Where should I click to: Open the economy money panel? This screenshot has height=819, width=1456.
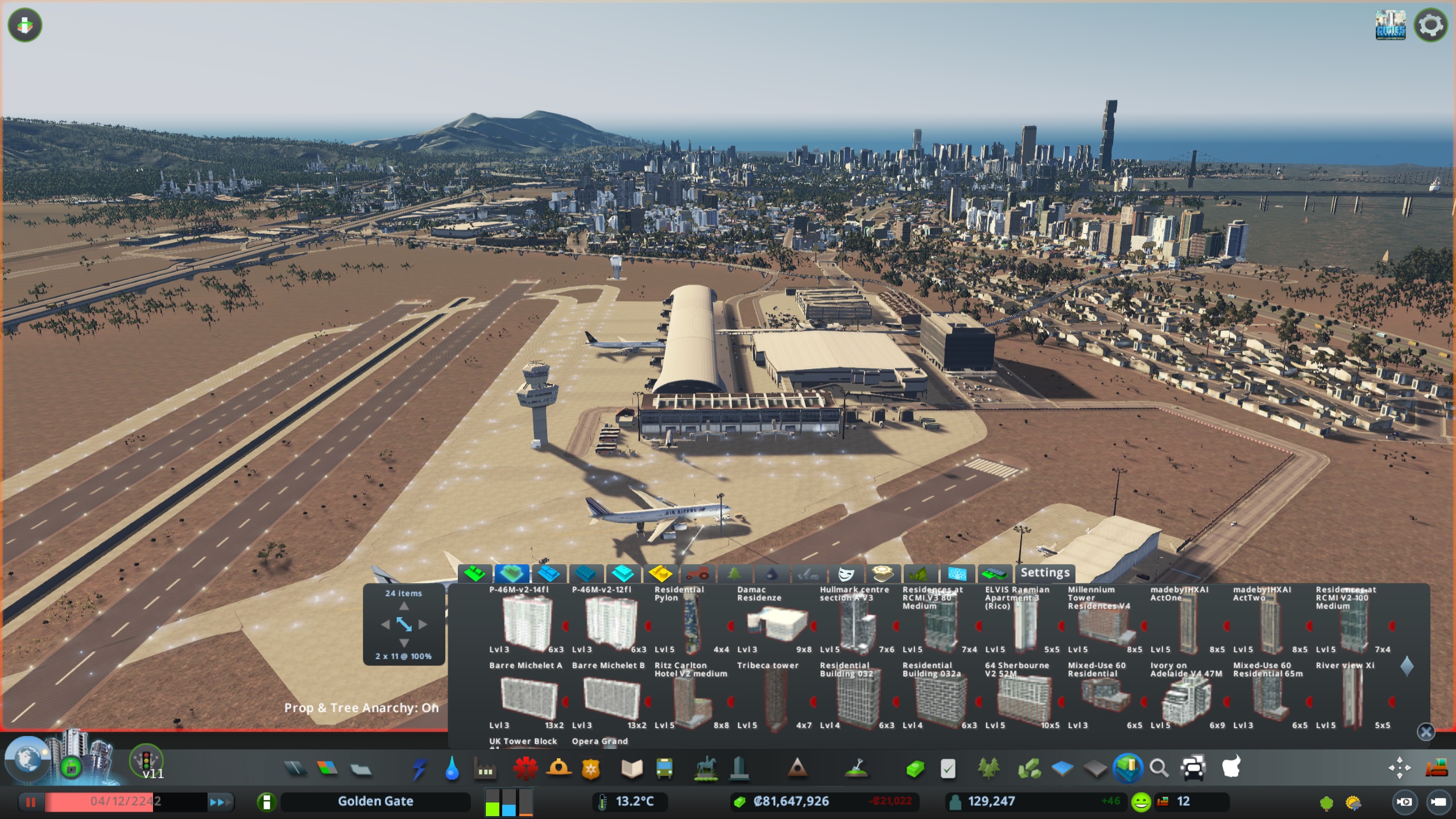click(x=791, y=801)
